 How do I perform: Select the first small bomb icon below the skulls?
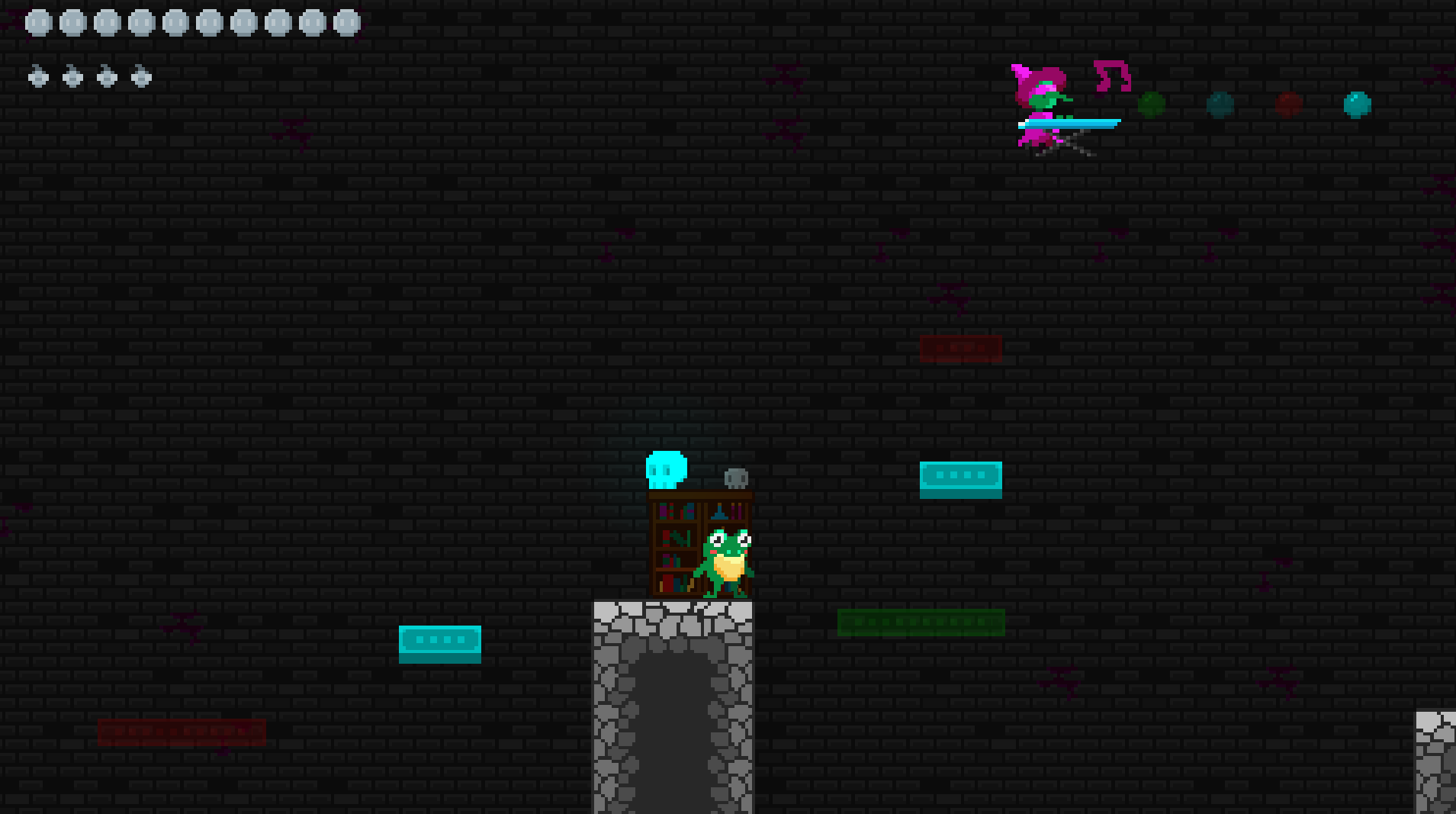[37, 77]
